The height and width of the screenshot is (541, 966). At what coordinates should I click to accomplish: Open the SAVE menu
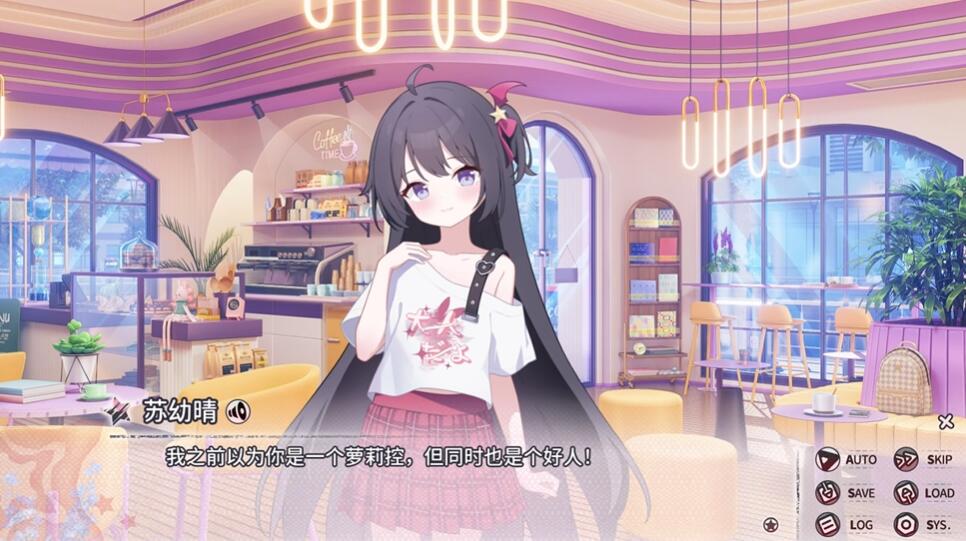846,493
